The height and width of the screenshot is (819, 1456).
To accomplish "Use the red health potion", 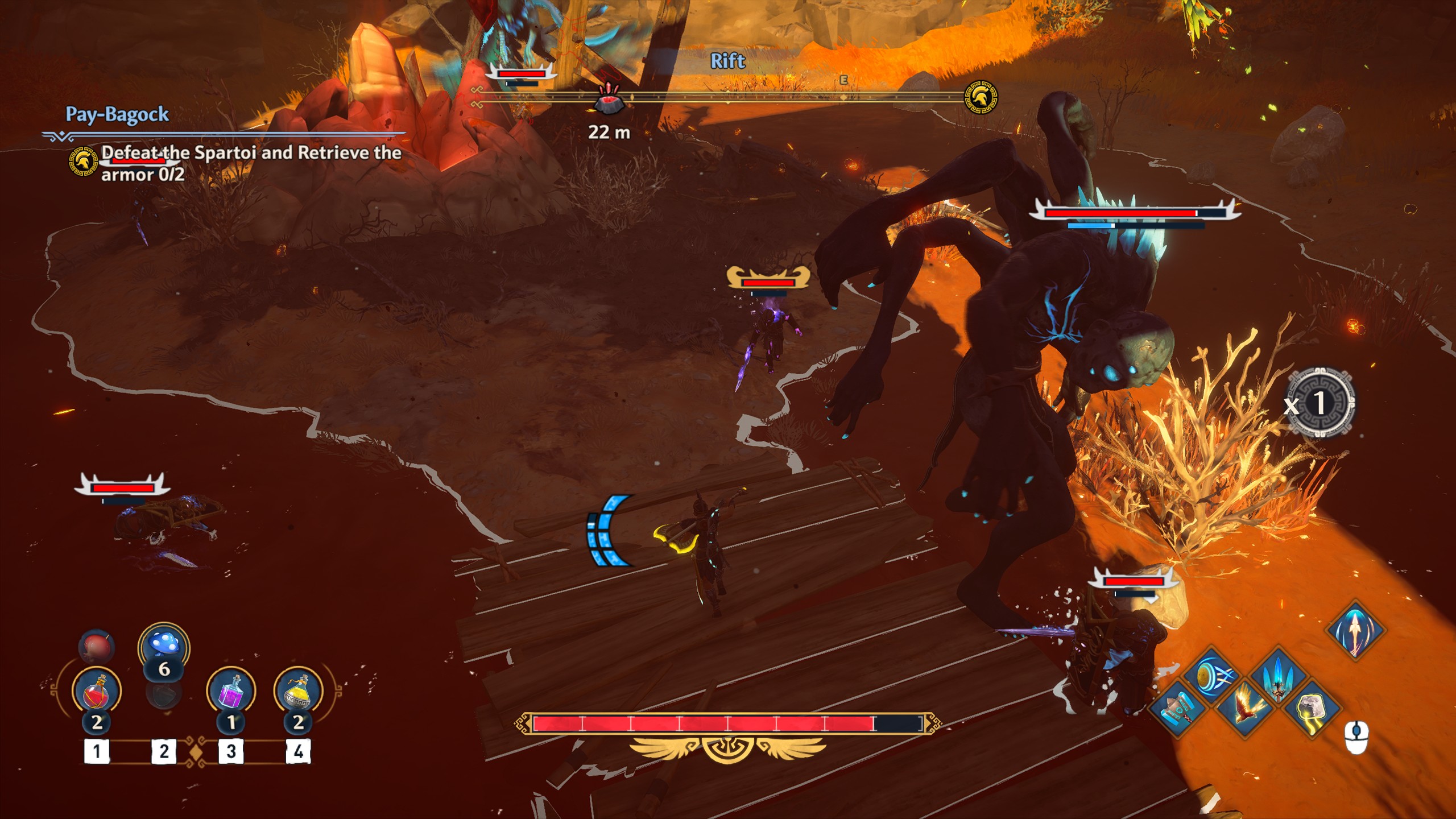I will tap(97, 691).
